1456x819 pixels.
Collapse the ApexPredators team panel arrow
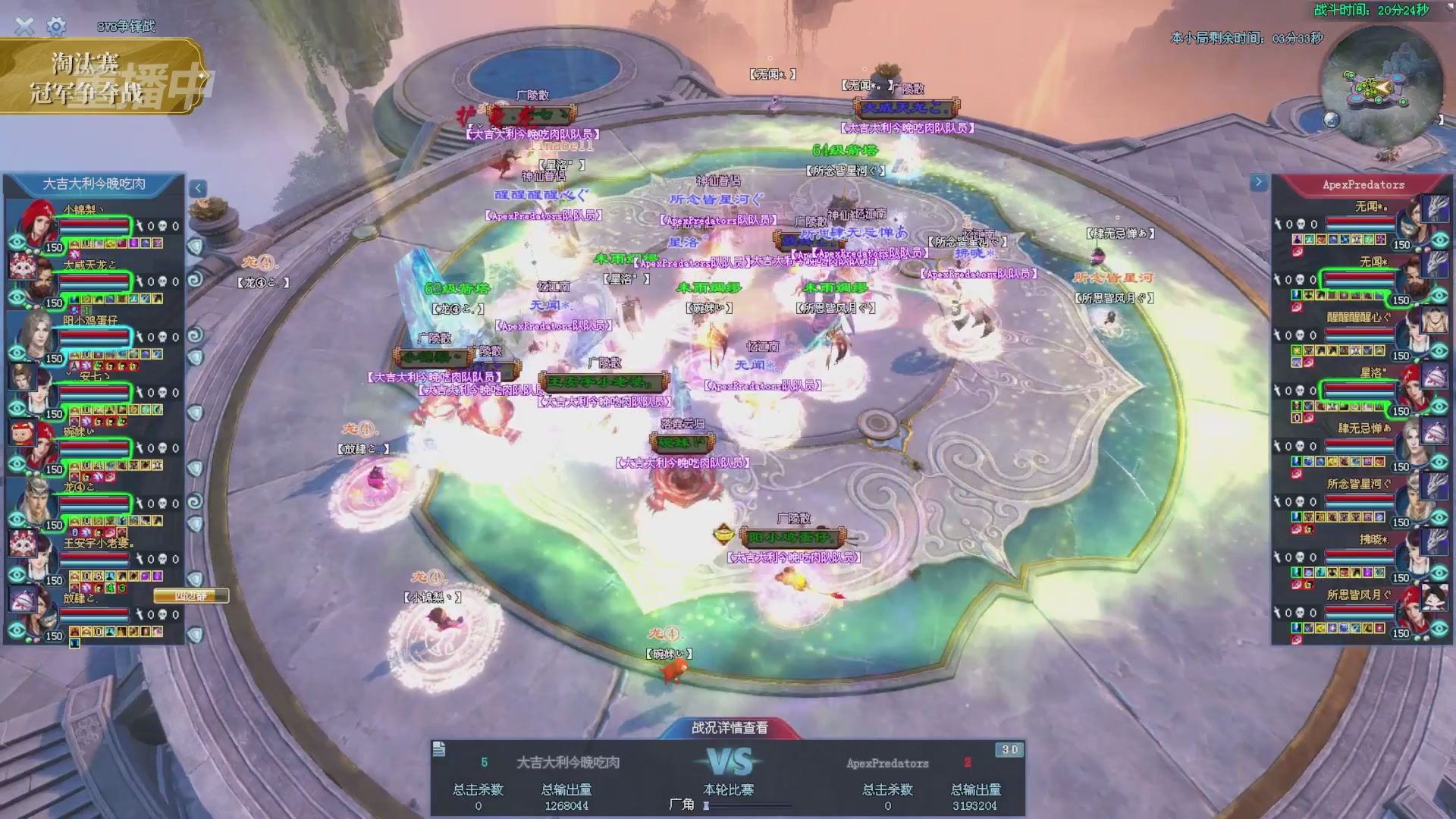tap(1259, 182)
